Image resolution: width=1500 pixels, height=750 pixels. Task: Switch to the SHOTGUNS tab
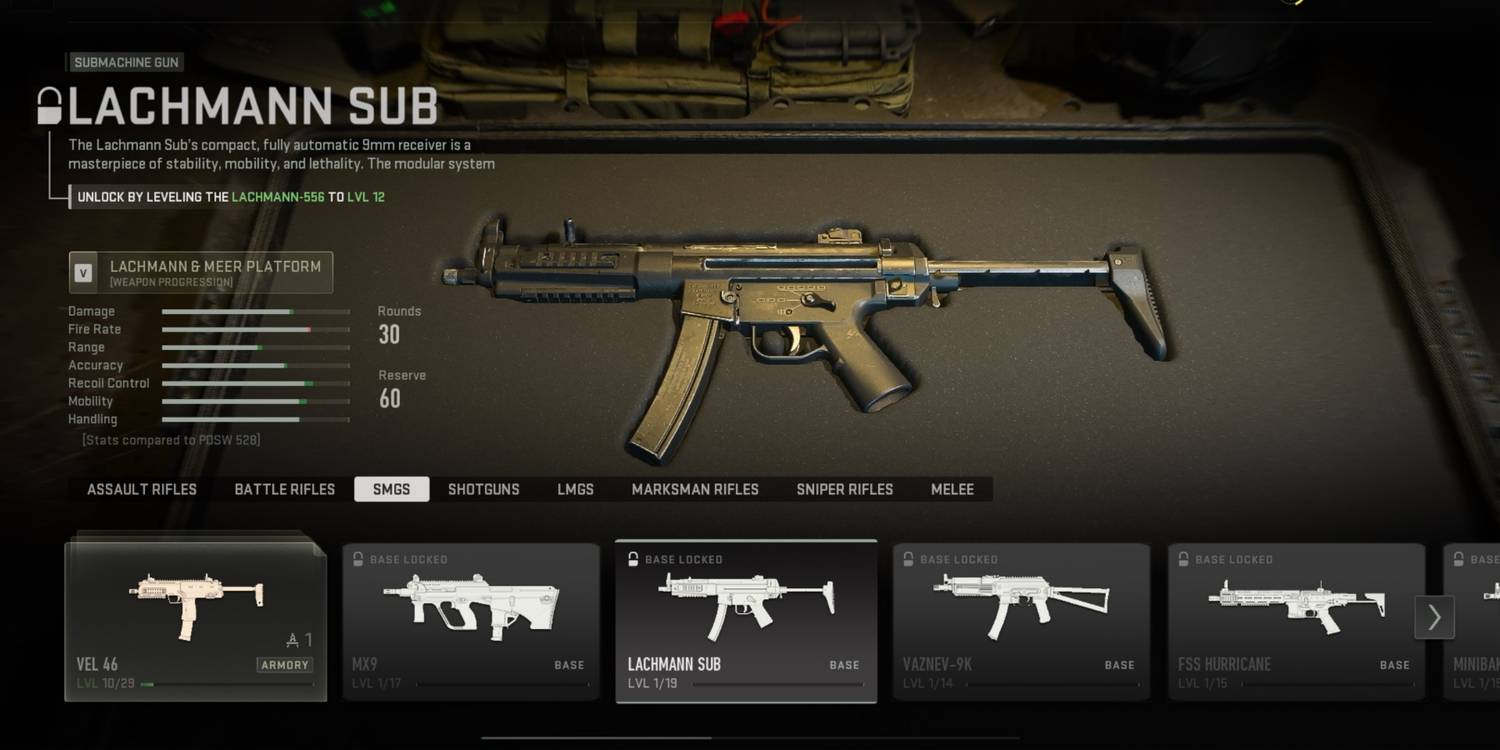coord(484,489)
